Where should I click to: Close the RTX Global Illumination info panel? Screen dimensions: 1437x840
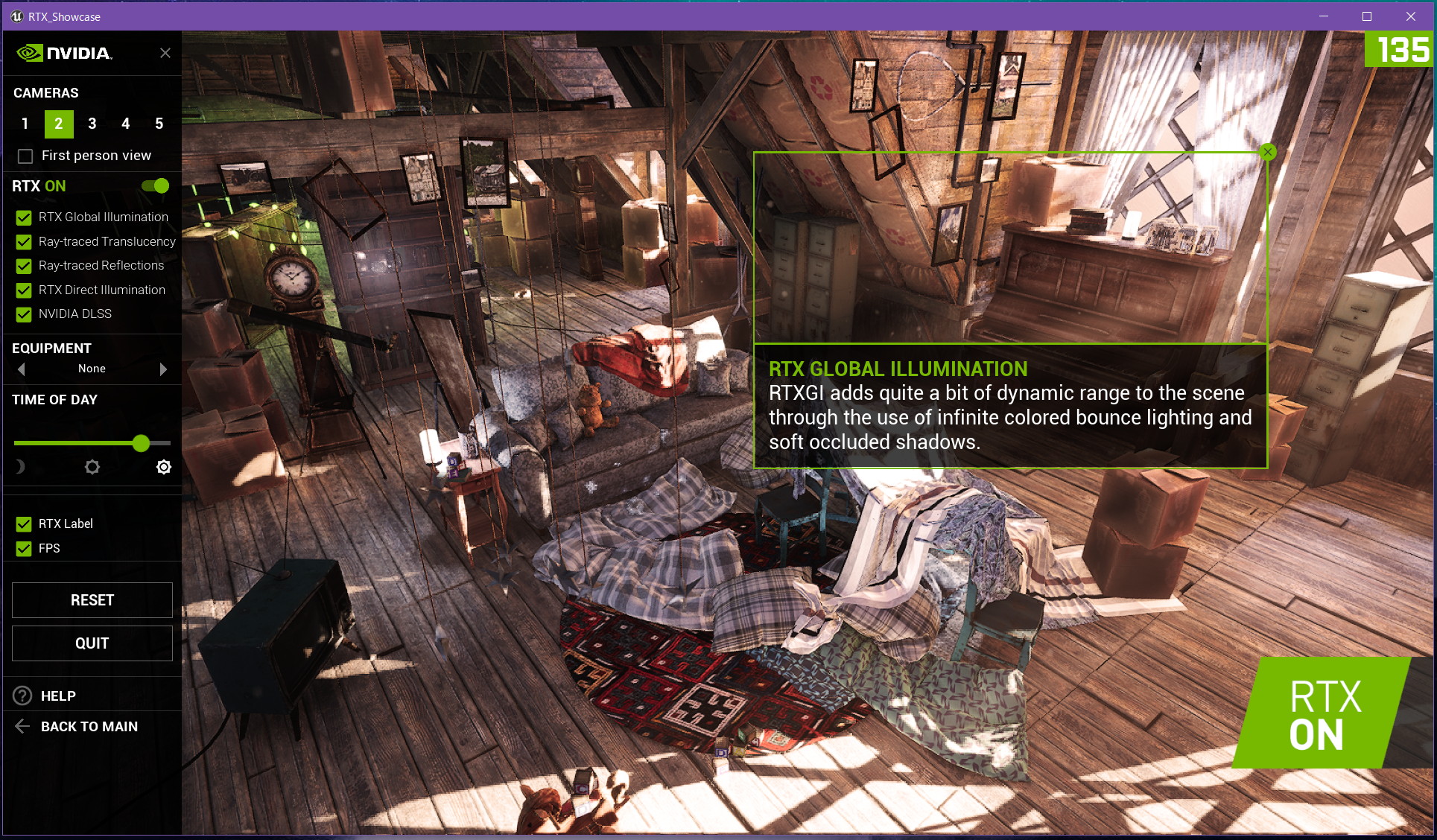(1268, 152)
